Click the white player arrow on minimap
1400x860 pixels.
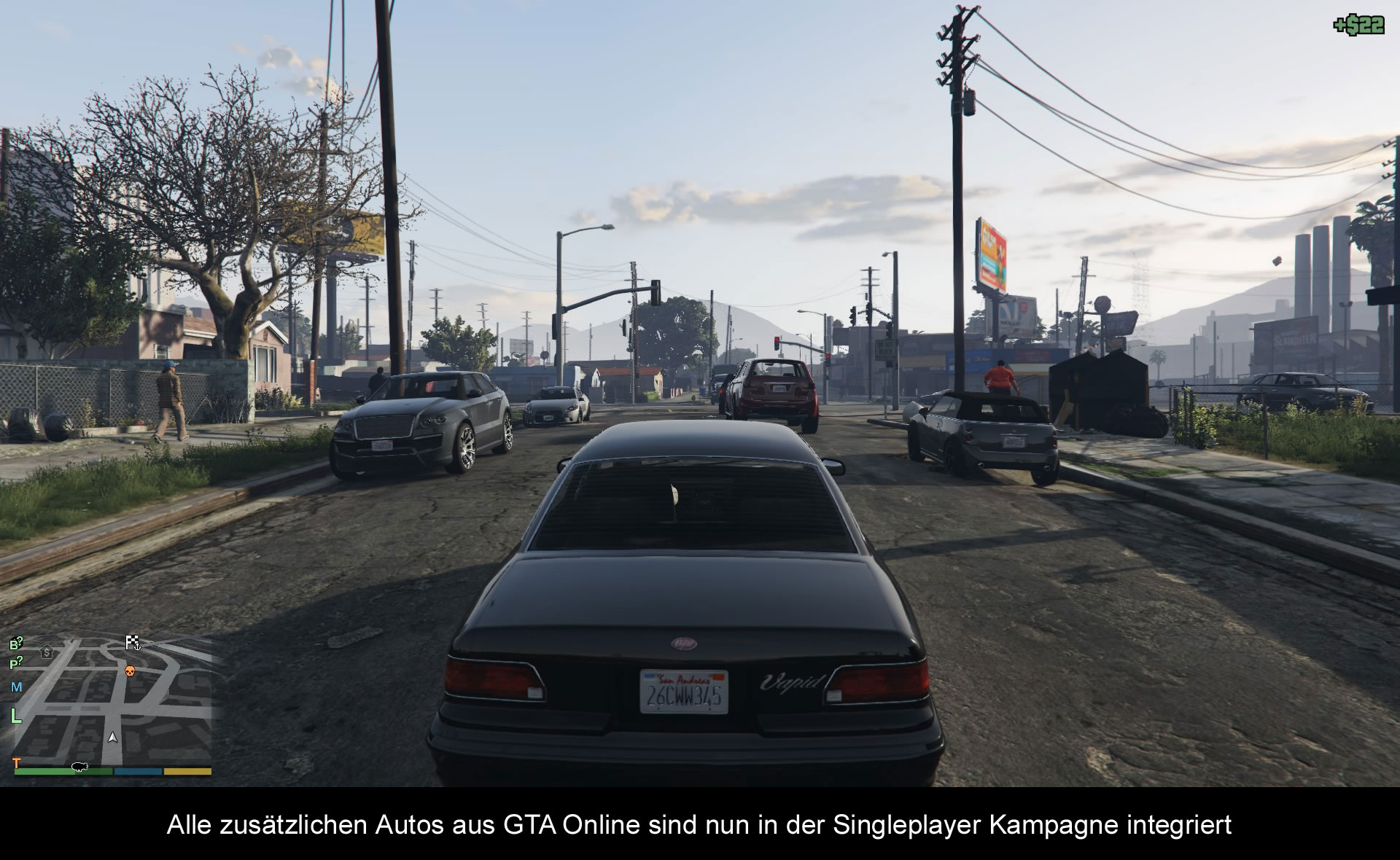coord(112,738)
